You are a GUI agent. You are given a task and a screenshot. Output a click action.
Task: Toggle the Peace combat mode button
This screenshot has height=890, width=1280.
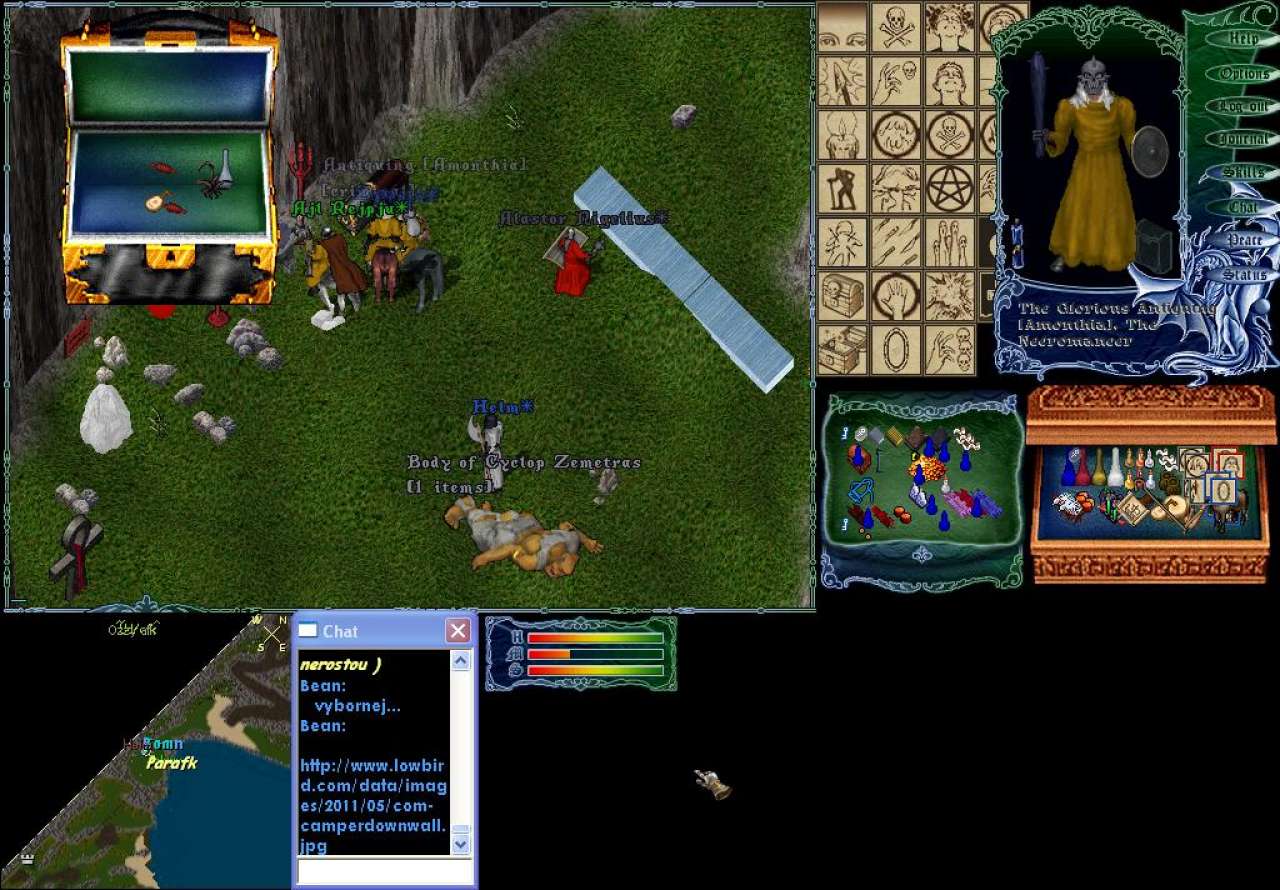(x=1243, y=241)
